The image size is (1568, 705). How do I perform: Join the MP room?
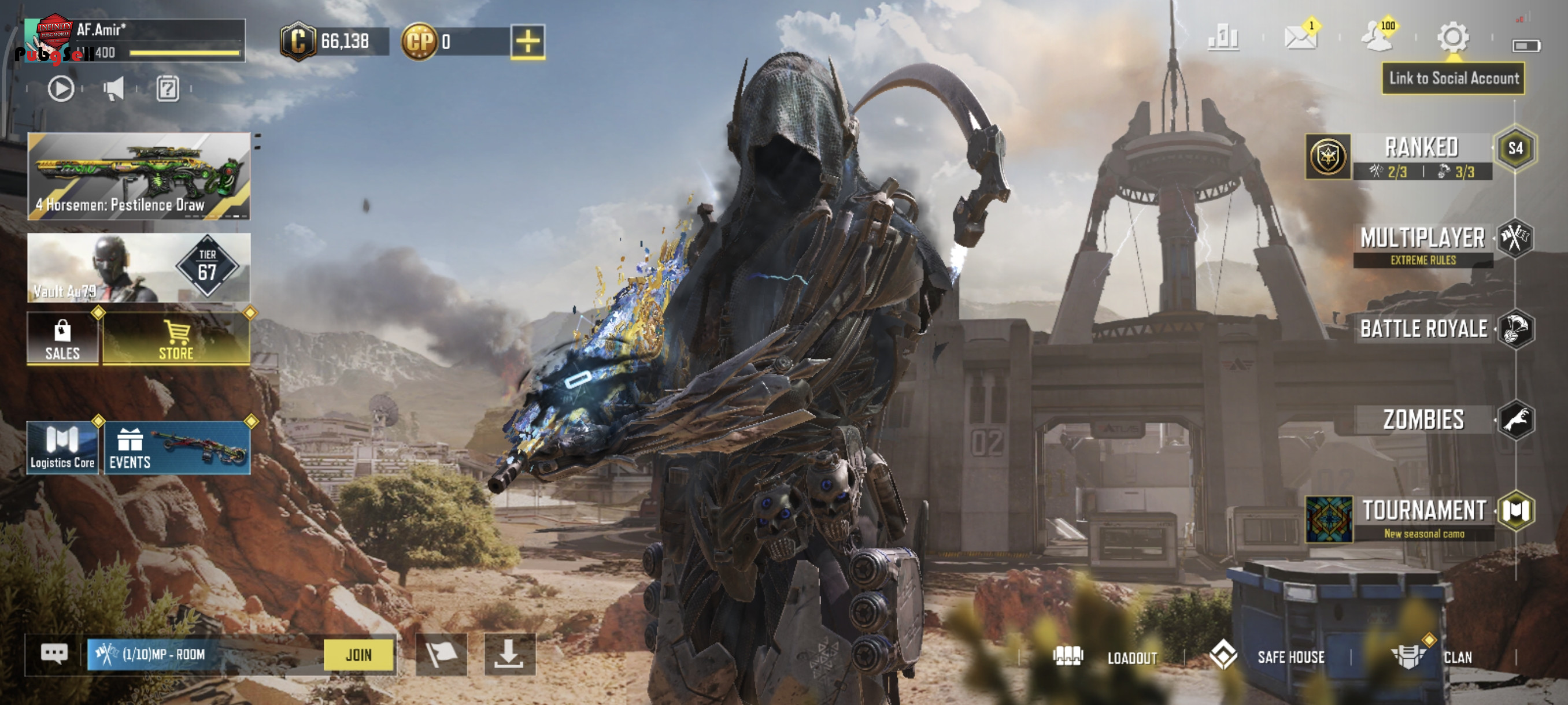click(358, 655)
